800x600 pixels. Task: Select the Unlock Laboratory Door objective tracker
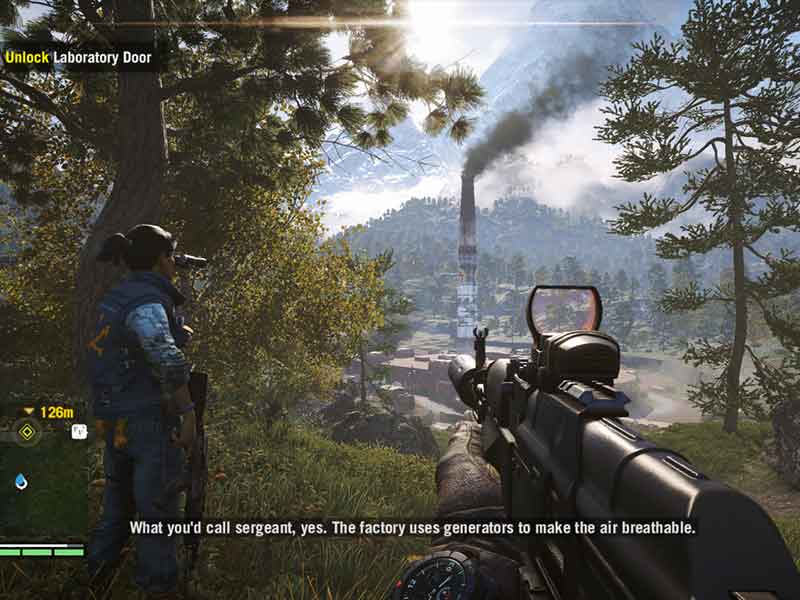pos(78,57)
